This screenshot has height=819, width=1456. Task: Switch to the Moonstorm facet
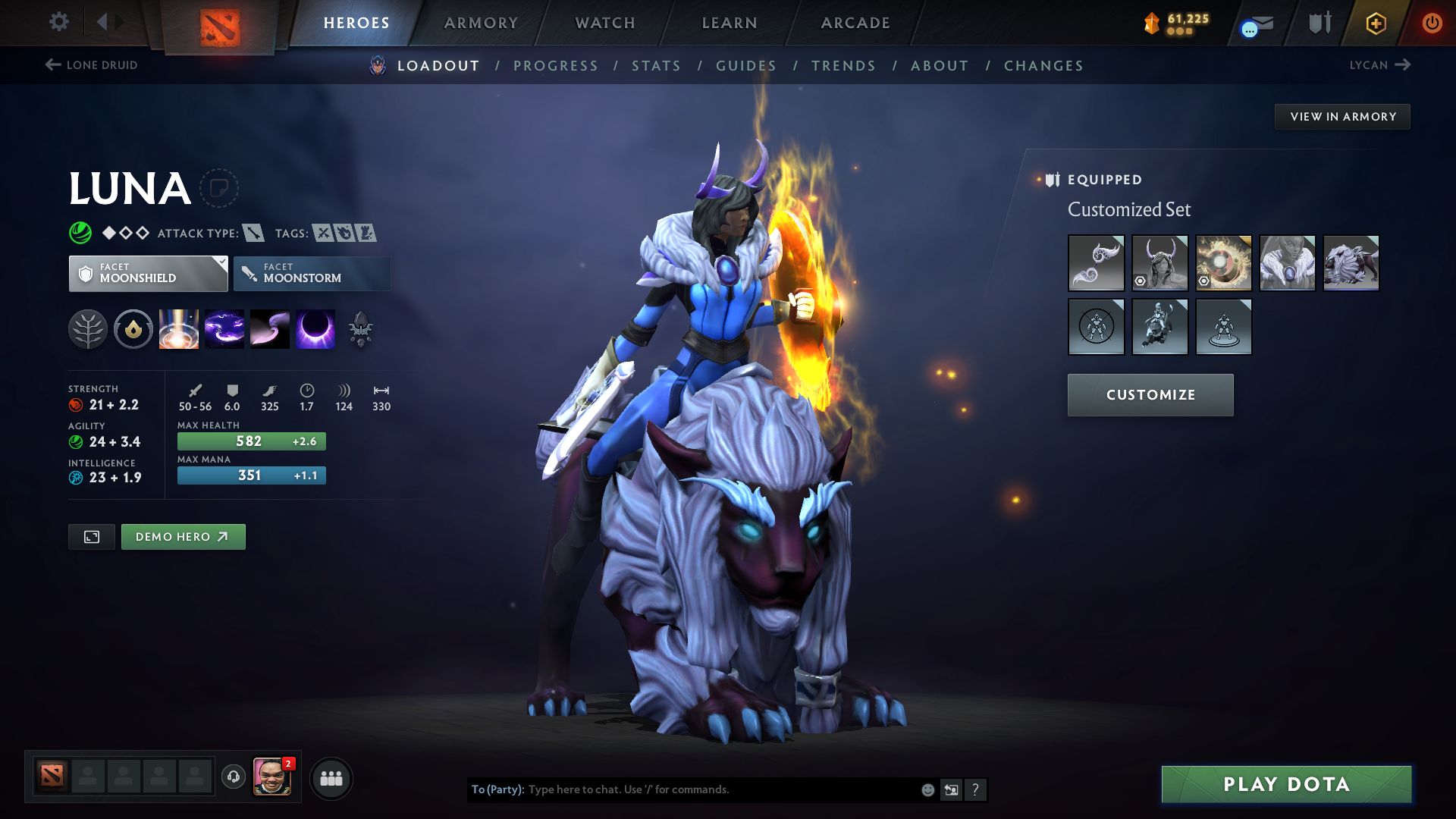(x=312, y=273)
